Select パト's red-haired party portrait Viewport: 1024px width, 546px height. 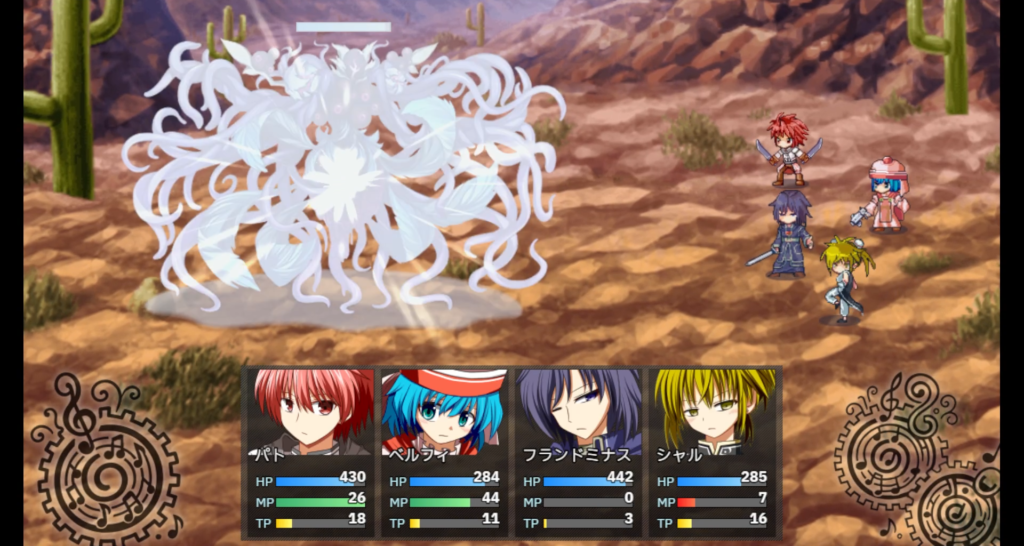pyautogui.click(x=313, y=410)
